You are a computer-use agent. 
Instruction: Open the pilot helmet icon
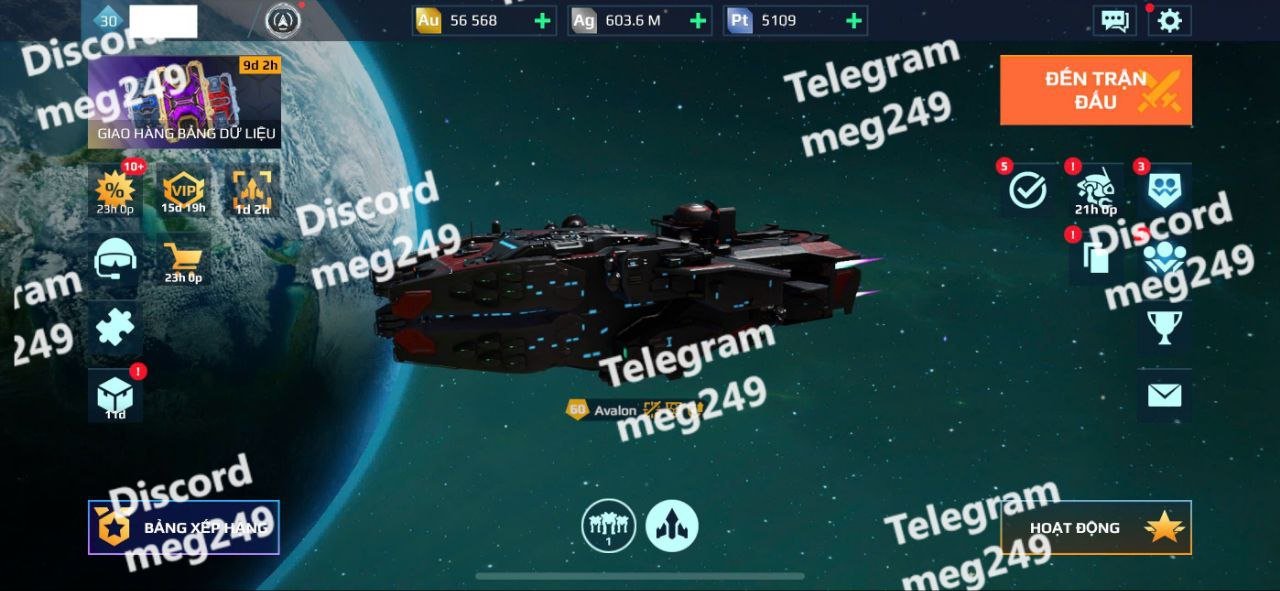coord(114,262)
